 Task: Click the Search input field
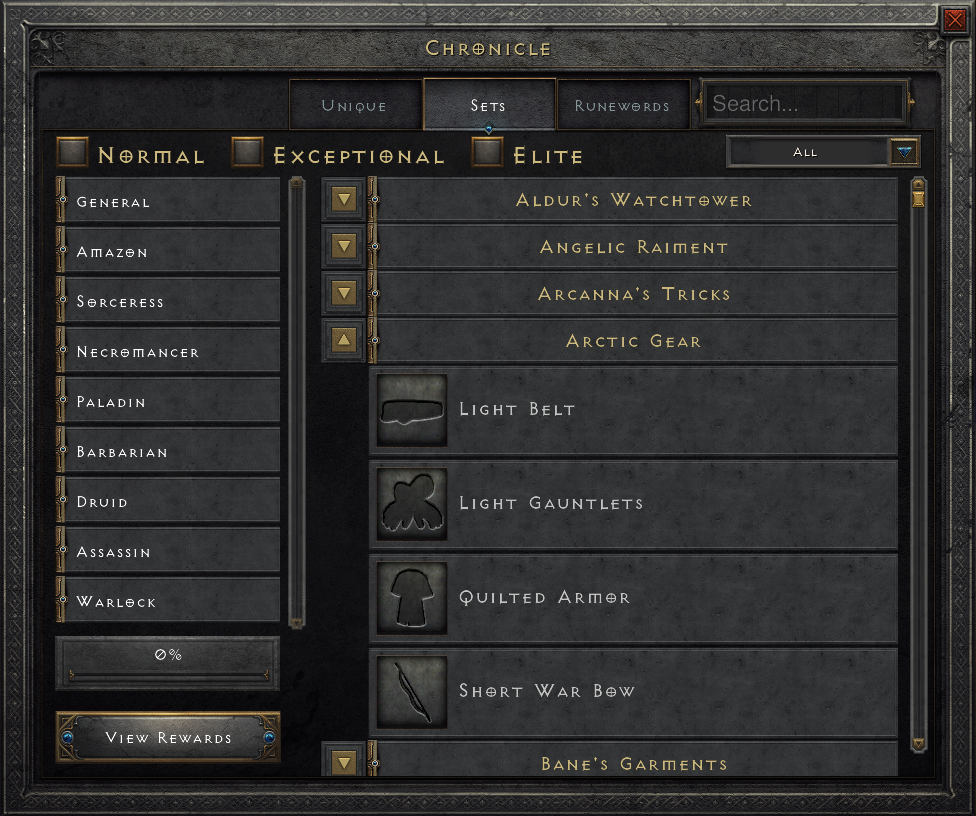(x=805, y=104)
